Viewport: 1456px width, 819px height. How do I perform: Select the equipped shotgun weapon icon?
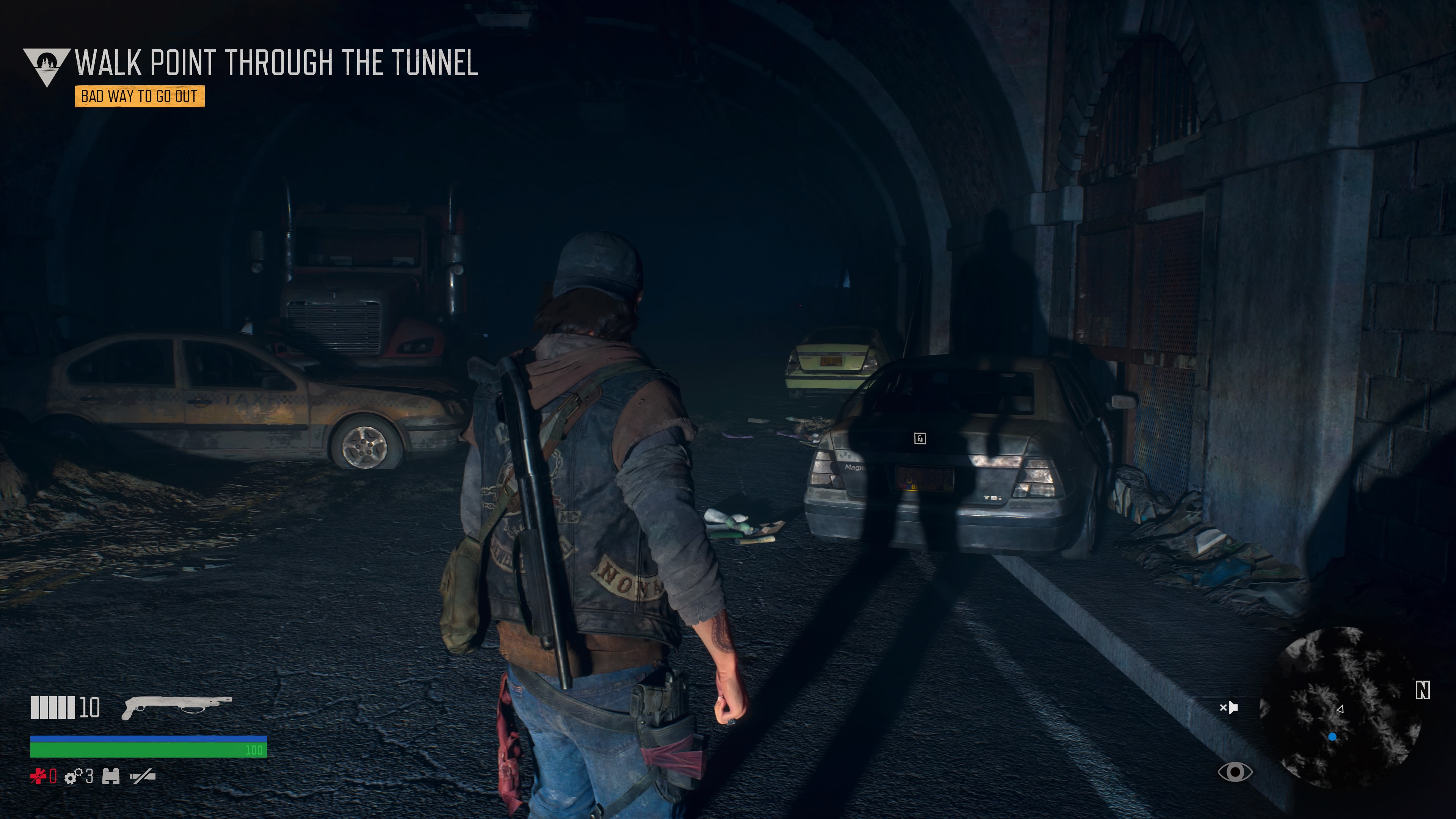click(176, 707)
